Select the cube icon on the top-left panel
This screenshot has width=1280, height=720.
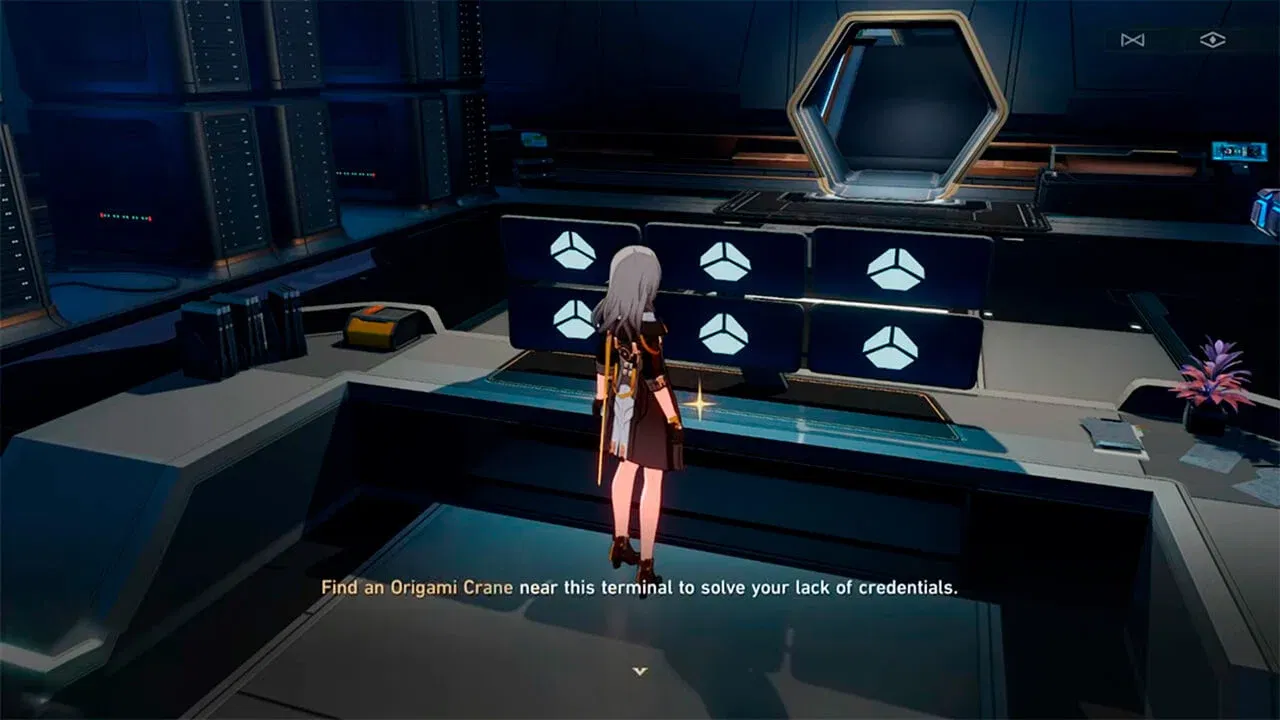[x=574, y=252]
